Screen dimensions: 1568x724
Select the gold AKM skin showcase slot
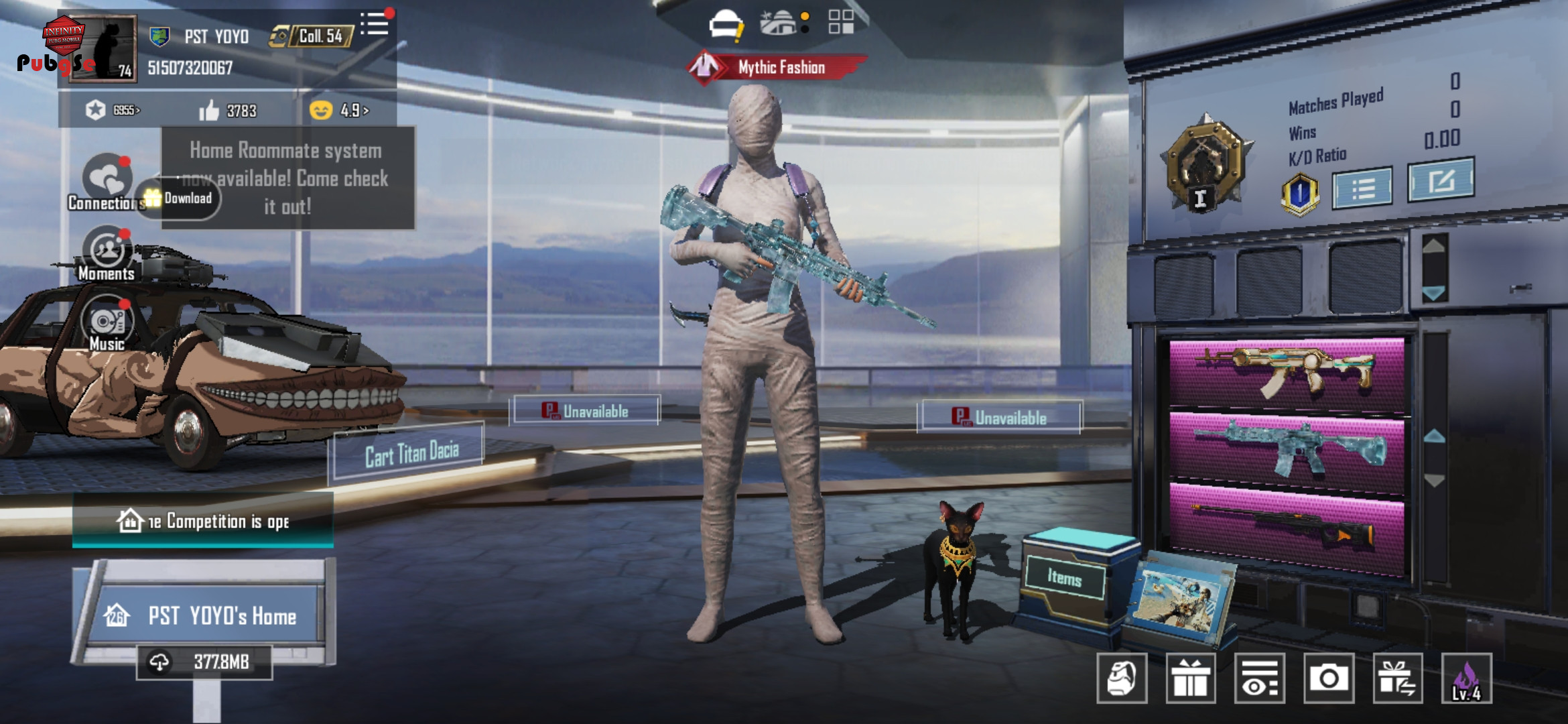point(1287,372)
